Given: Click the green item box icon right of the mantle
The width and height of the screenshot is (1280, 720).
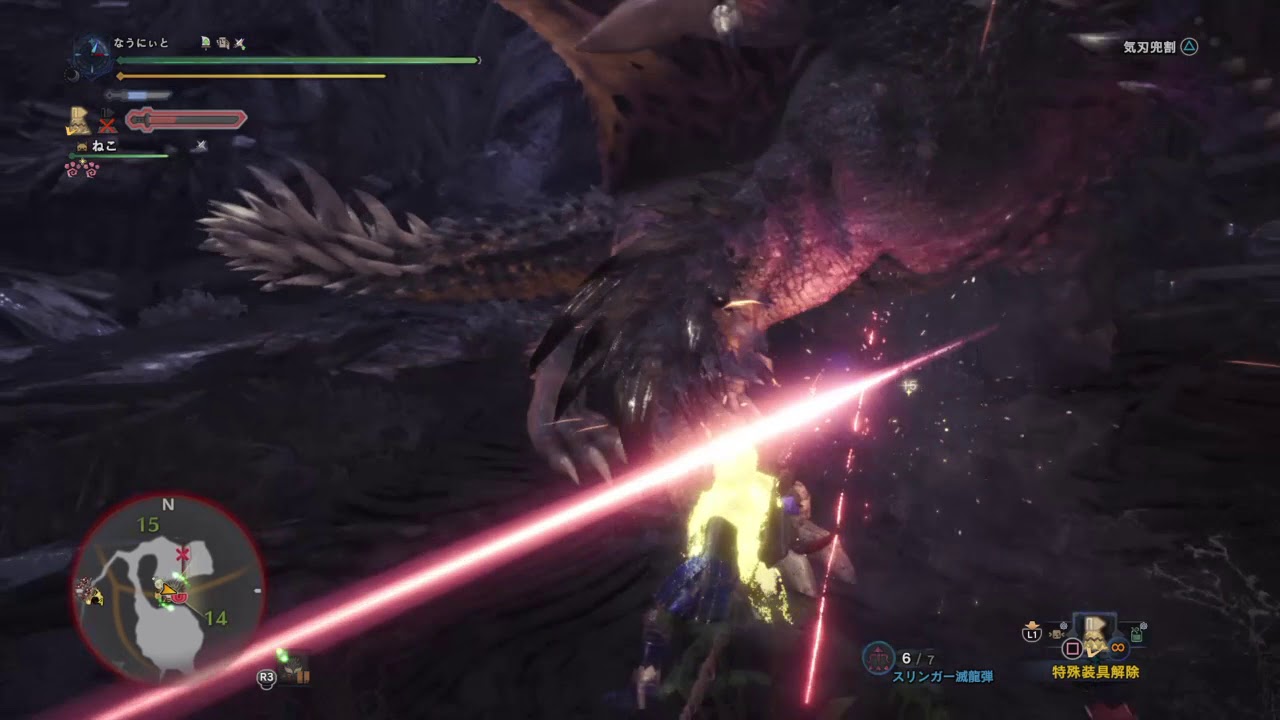Looking at the screenshot, I should (x=1134, y=636).
